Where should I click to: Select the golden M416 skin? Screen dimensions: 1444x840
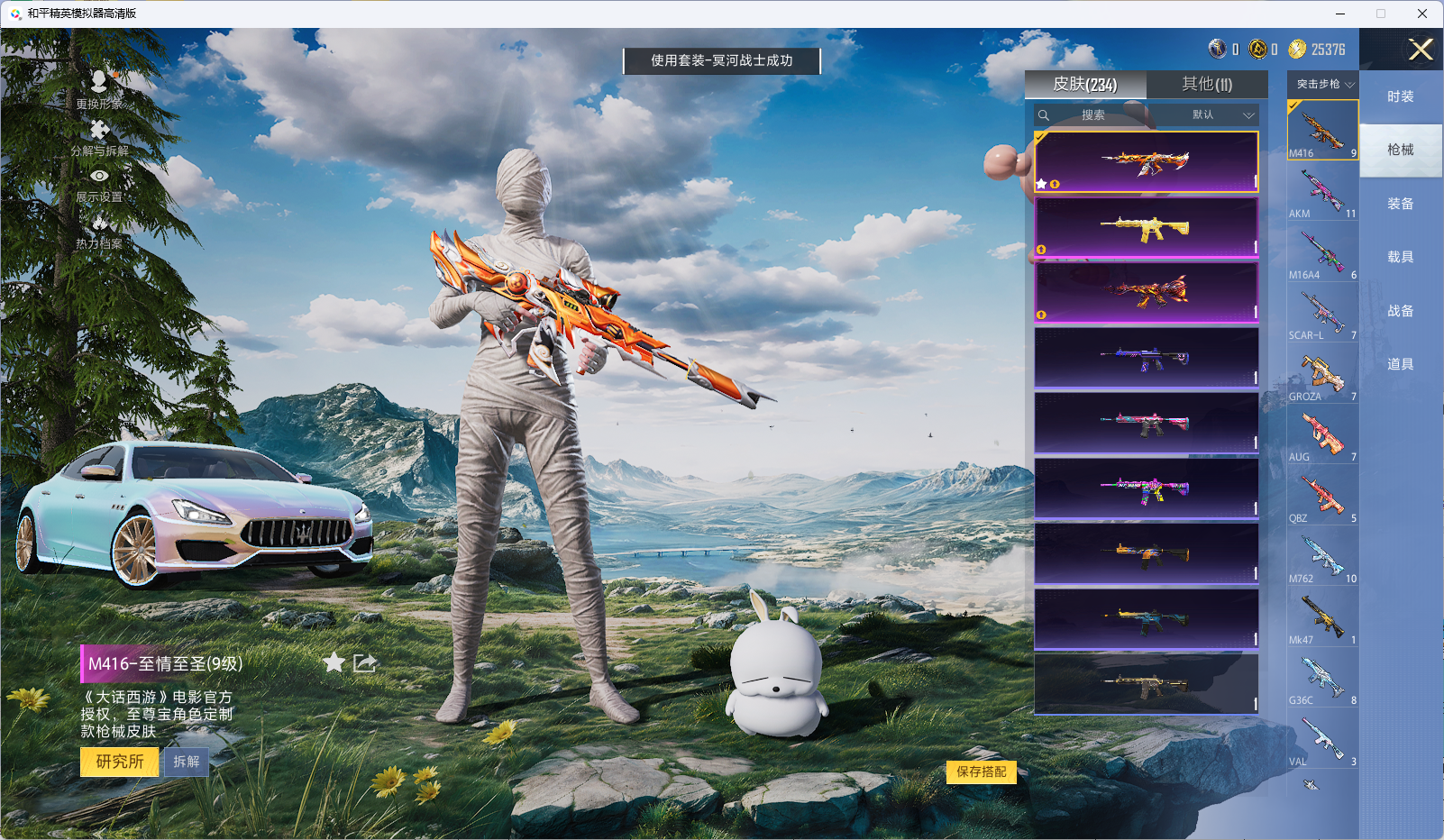point(1146,227)
